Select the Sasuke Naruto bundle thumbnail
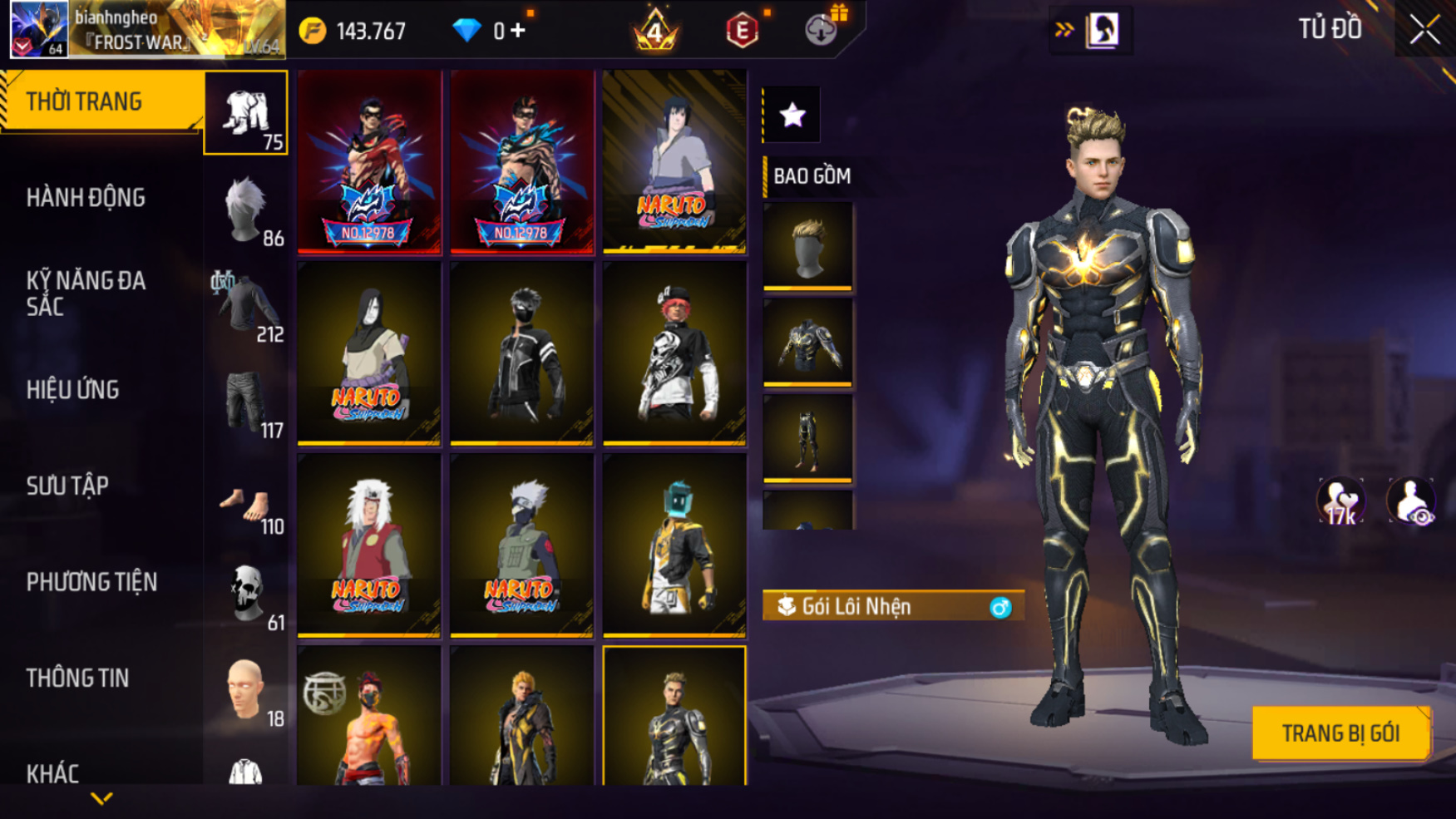Viewport: 1456px width, 819px height. point(674,161)
